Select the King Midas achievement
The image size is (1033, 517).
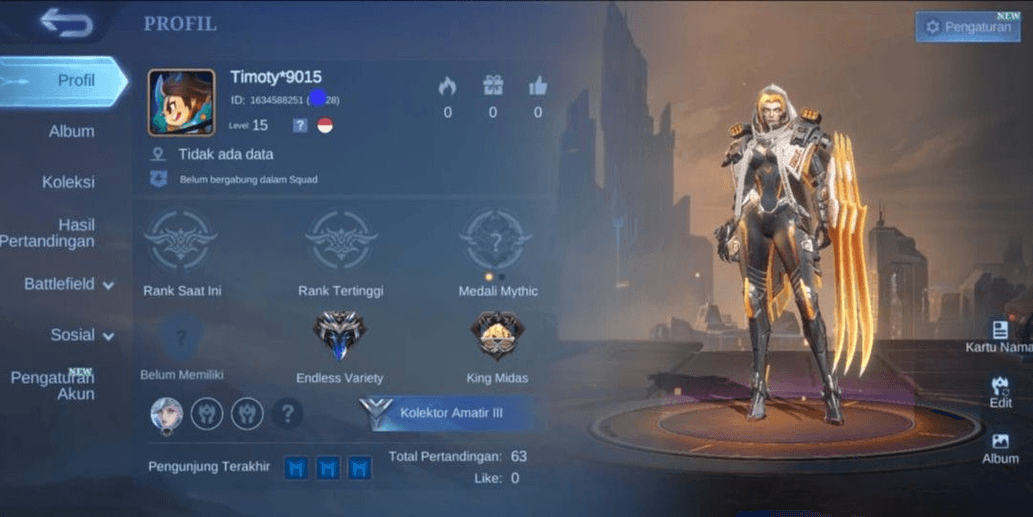pyautogui.click(x=497, y=336)
